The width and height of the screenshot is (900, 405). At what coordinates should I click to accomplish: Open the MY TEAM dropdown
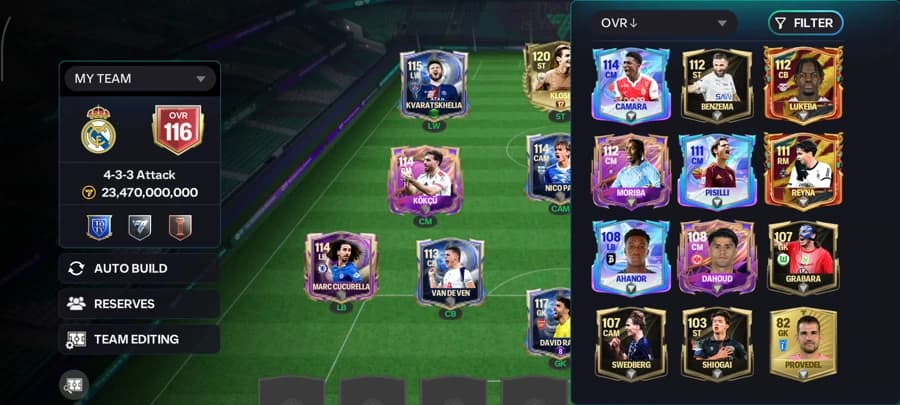(139, 78)
